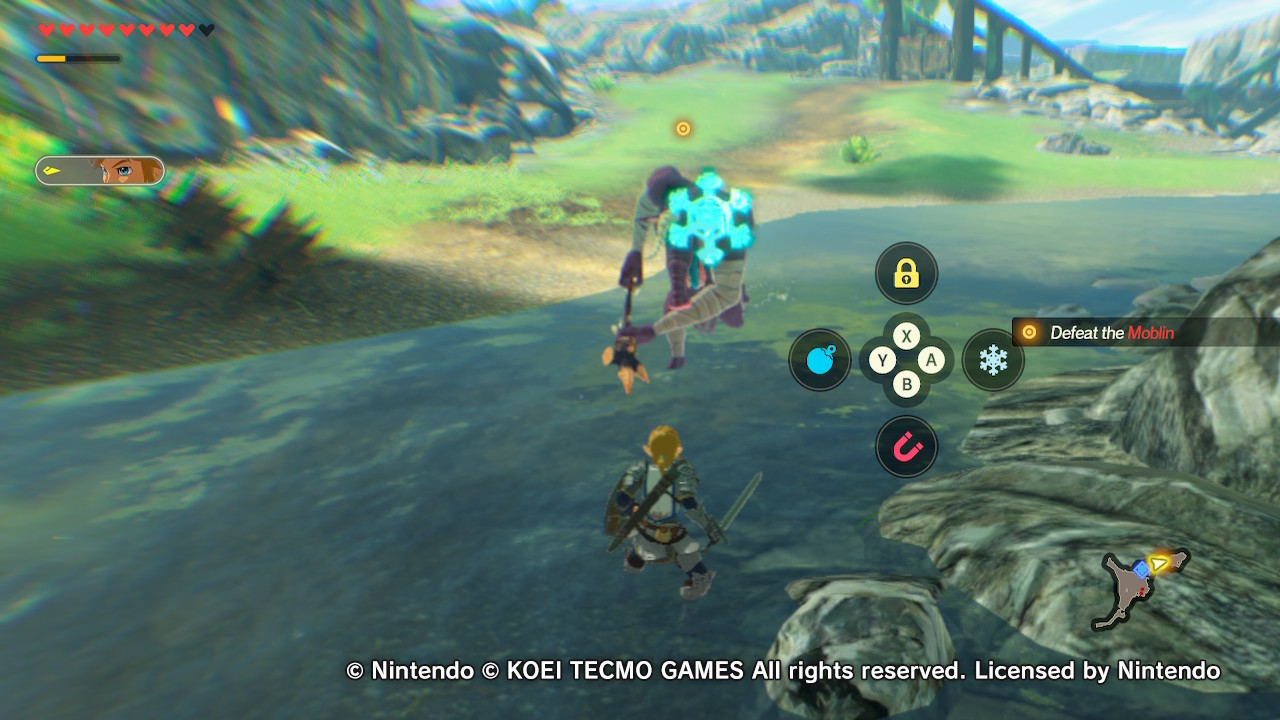1280x720 pixels.
Task: Trigger the Magnesis magnet rune
Action: click(x=906, y=447)
